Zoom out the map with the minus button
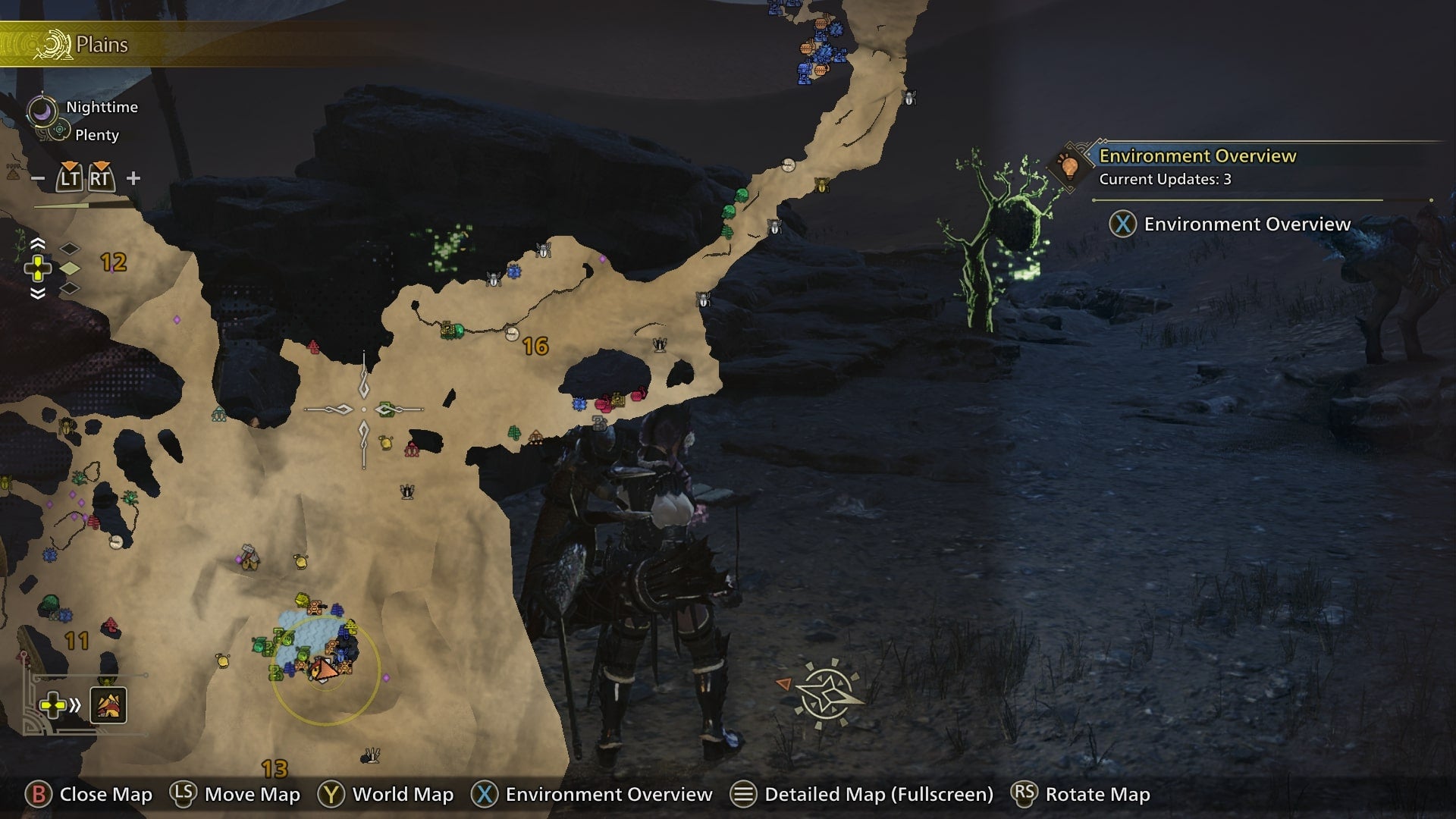Image resolution: width=1456 pixels, height=819 pixels. tap(38, 179)
